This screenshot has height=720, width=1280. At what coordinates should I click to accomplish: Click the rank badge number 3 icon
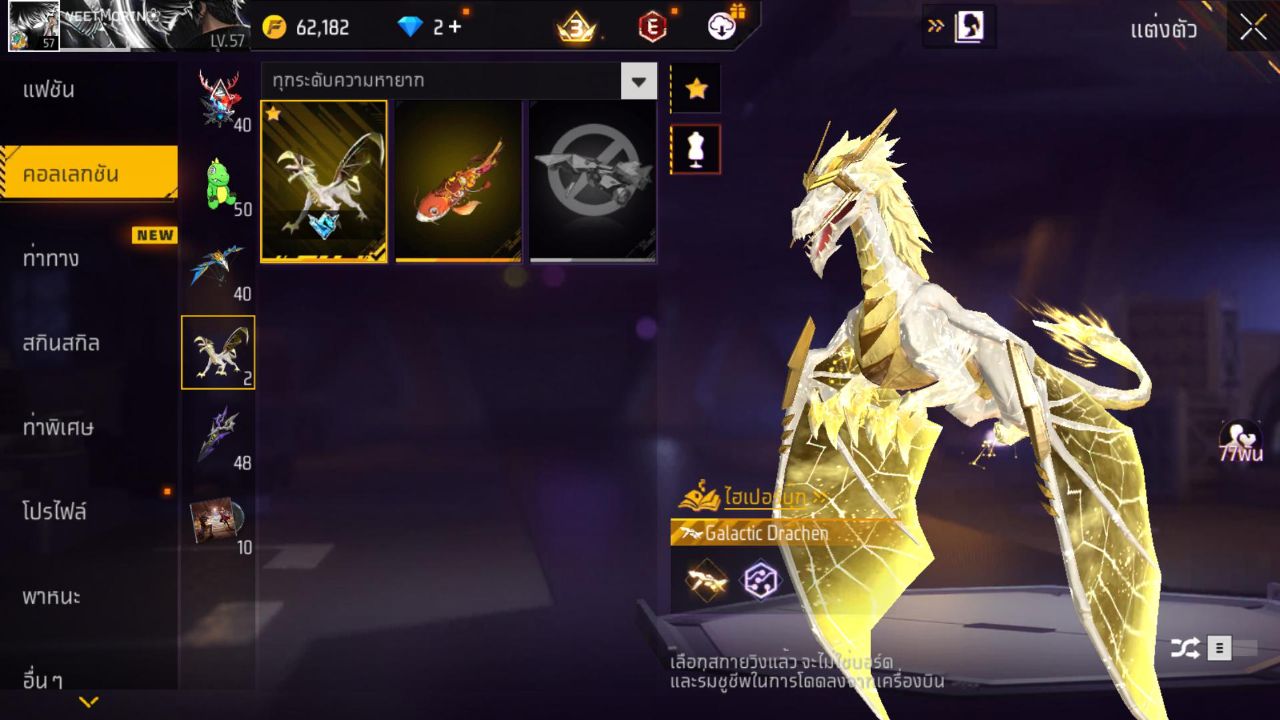click(577, 27)
